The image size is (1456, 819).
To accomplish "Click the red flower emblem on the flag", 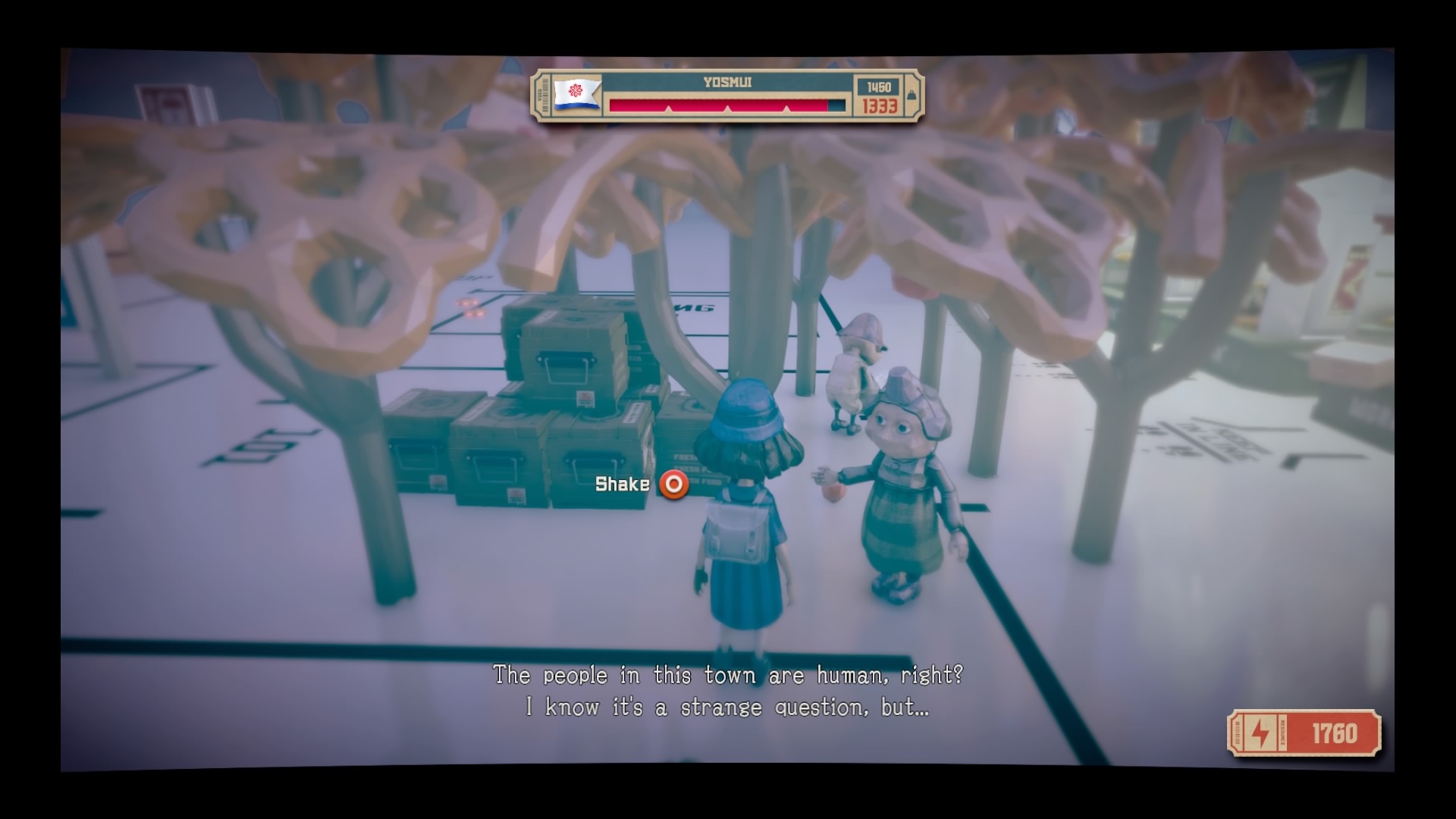I will click(x=574, y=89).
